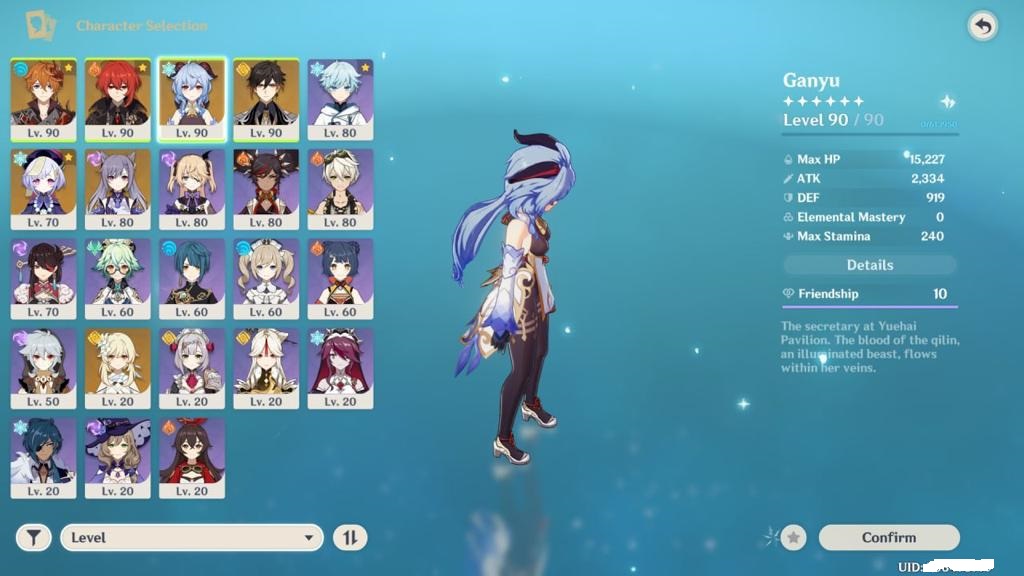Pick Fischl's character card
The height and width of the screenshot is (576, 1024).
click(x=192, y=189)
